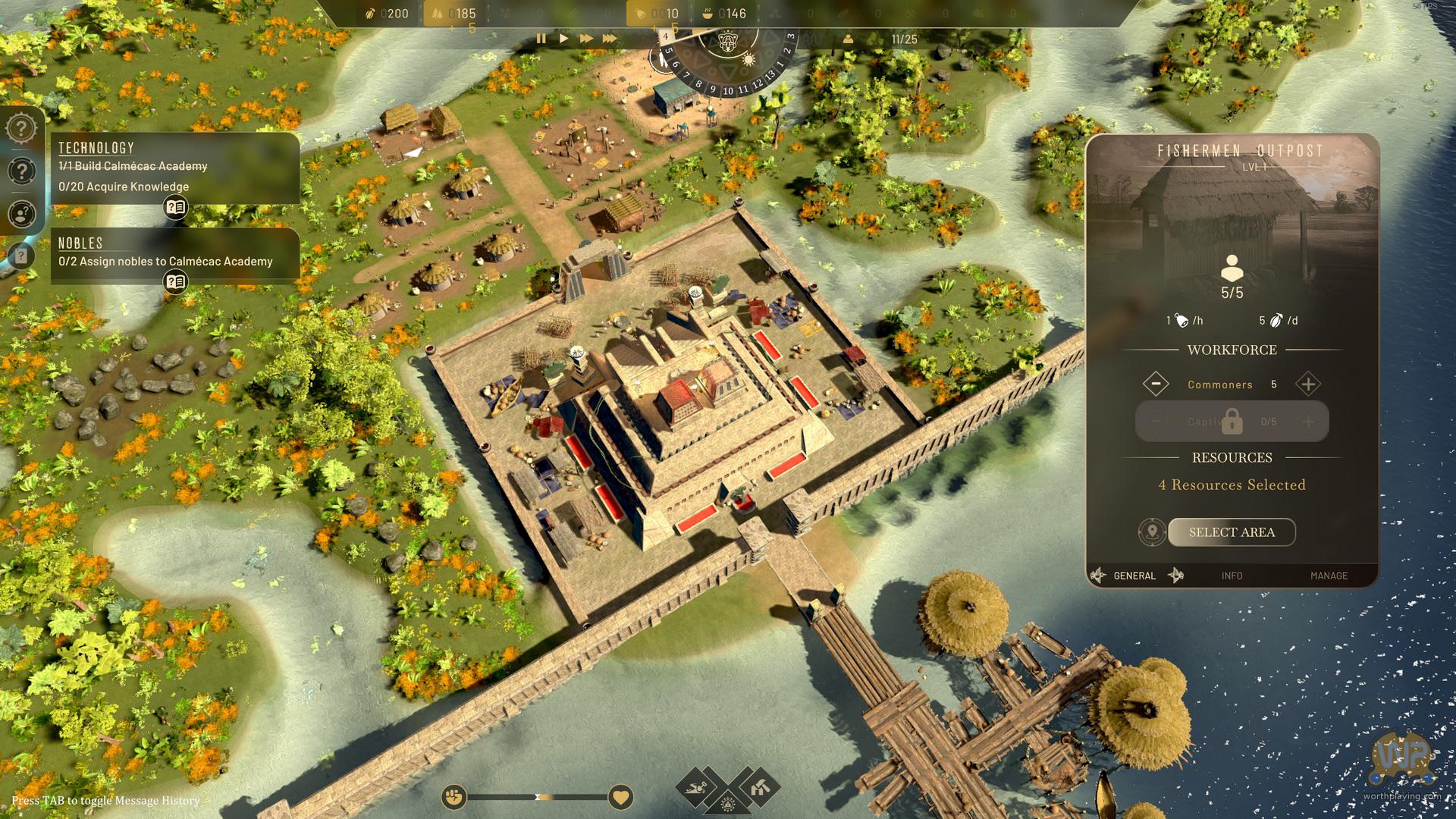The width and height of the screenshot is (1456, 819).
Task: Set game speed to normal play
Action: pos(563,38)
